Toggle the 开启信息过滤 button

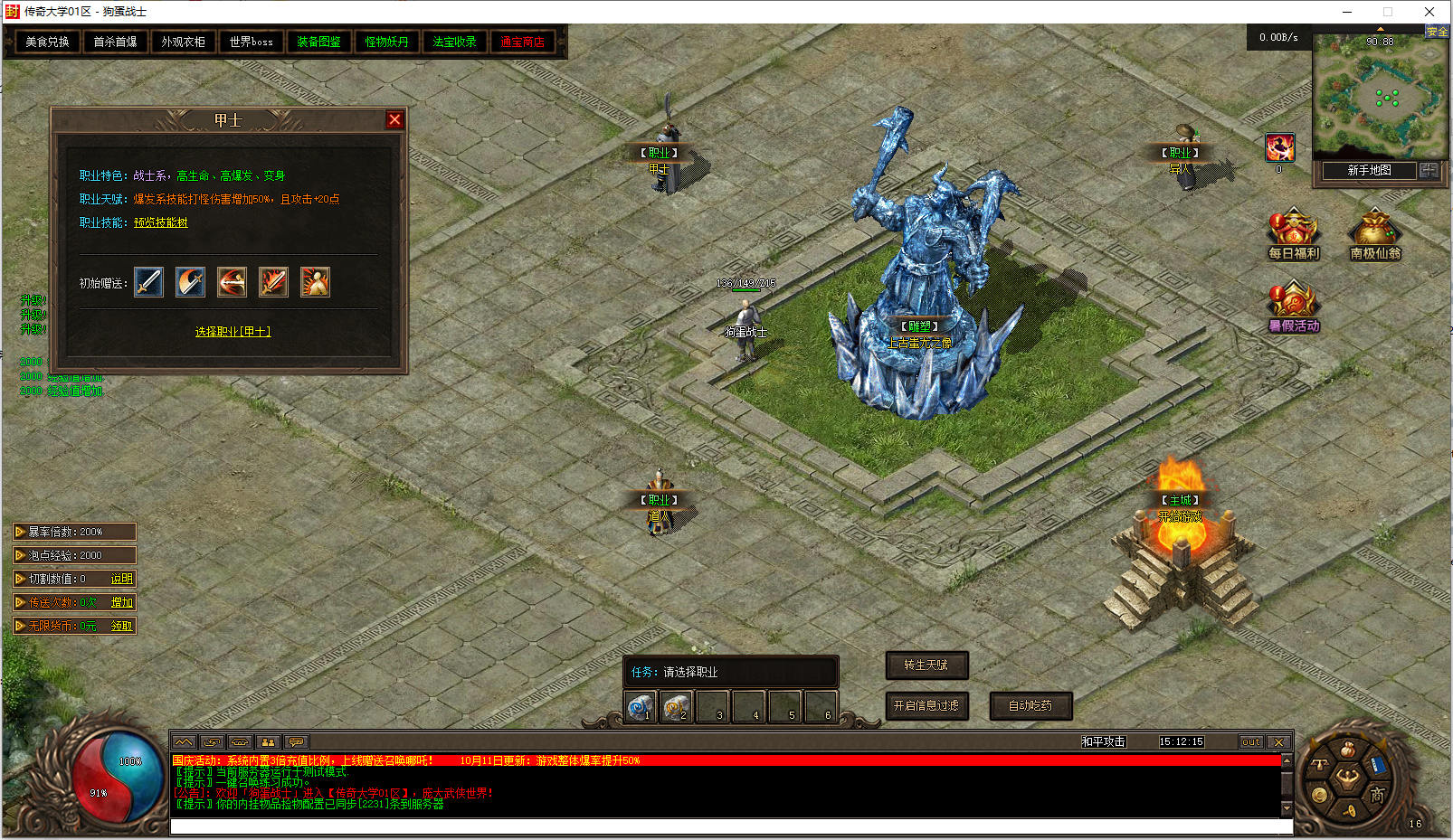(x=926, y=705)
